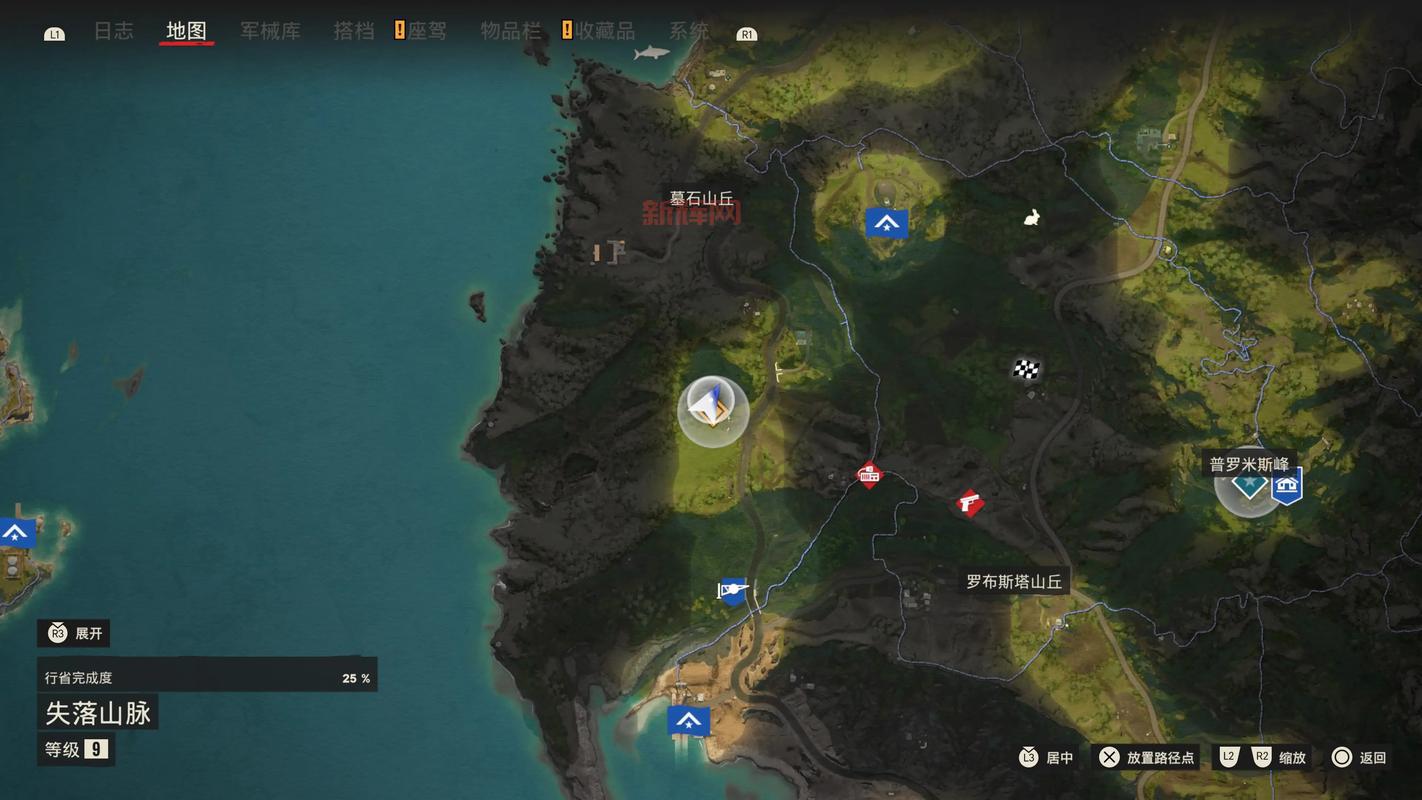Expand the 展开 region details panel

[74, 633]
